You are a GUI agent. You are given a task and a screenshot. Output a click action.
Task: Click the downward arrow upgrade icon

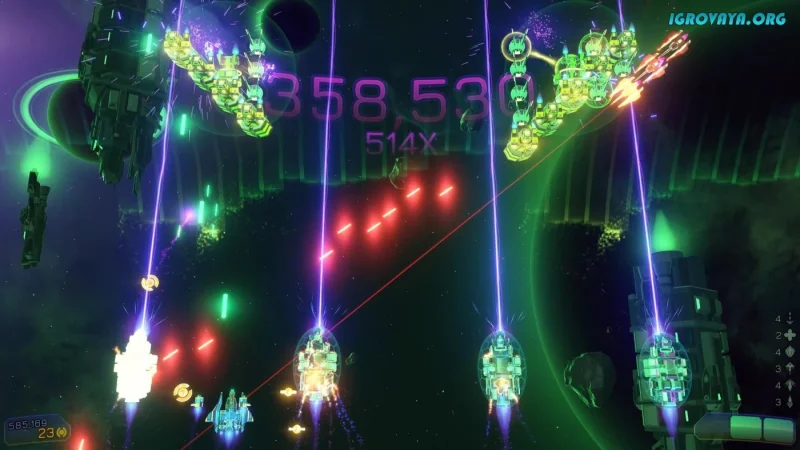(789, 318)
